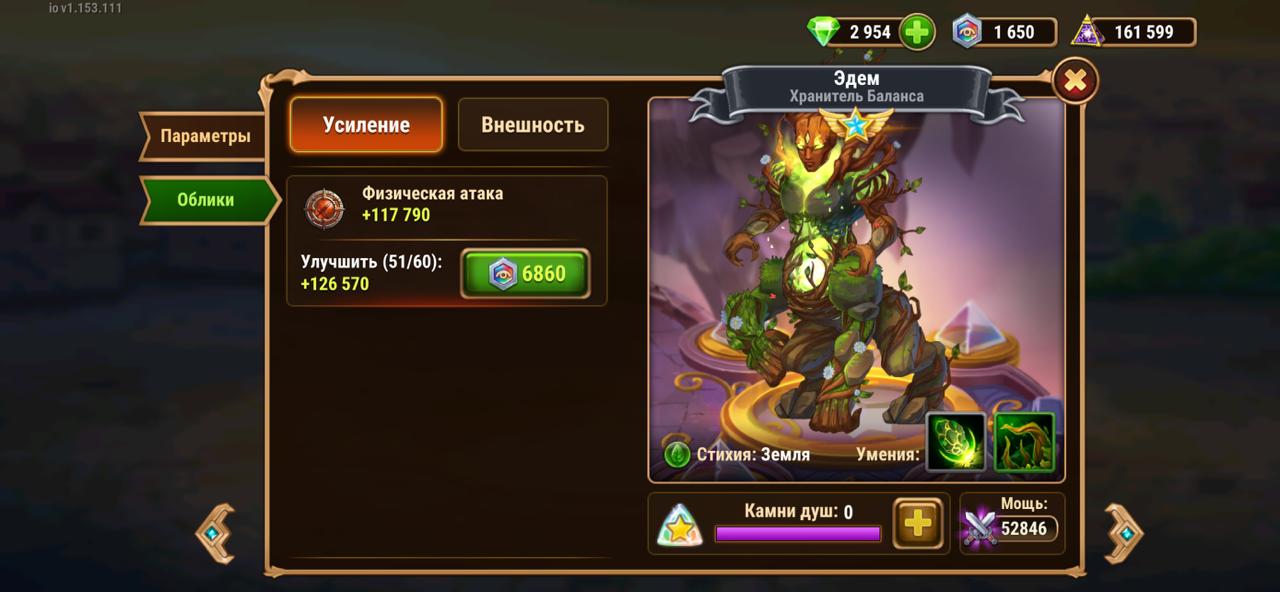Go to the next hero arrow
This screenshot has height=592, width=1280.
pos(1125,533)
